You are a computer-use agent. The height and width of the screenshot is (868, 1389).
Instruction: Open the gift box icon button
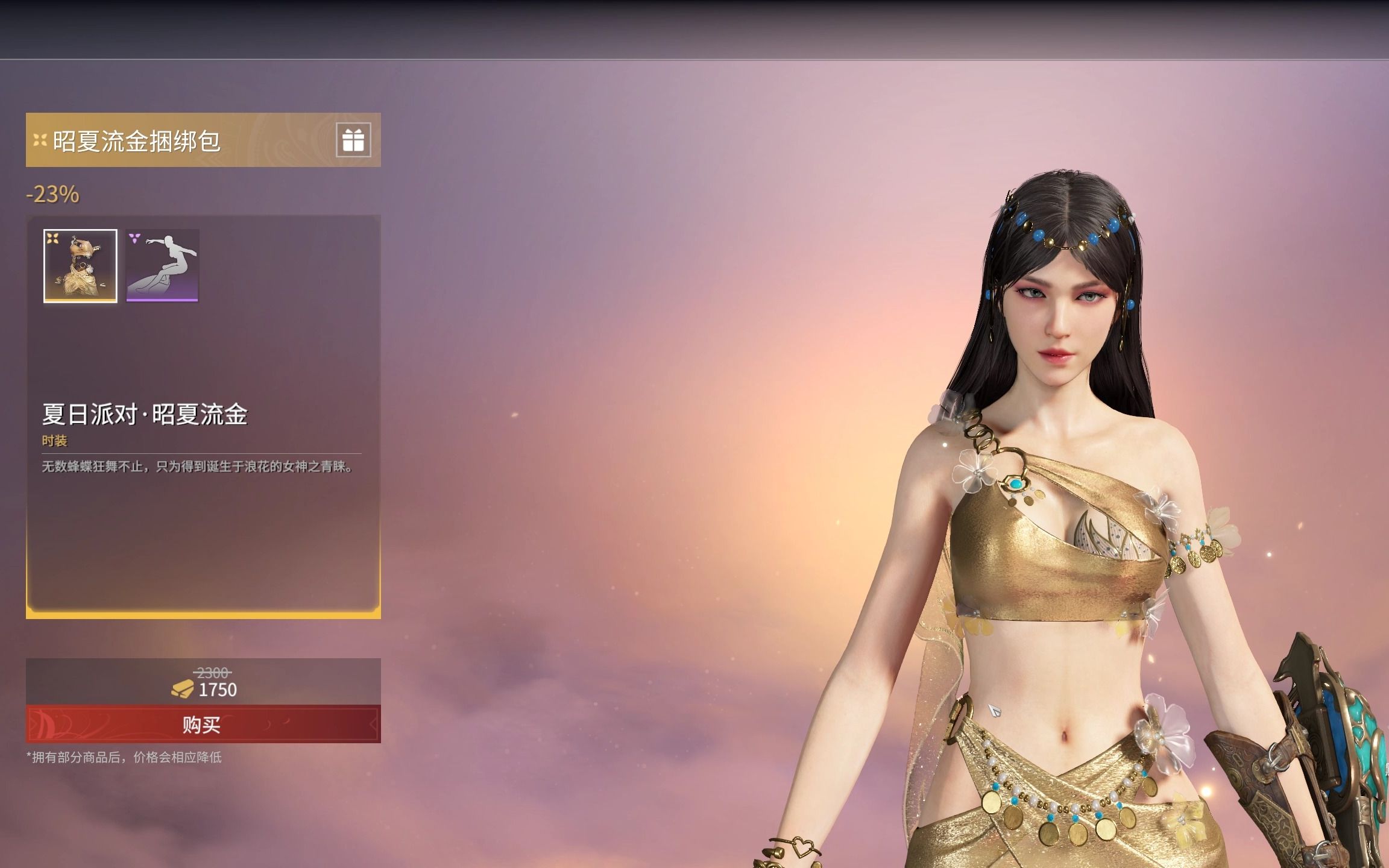click(x=353, y=140)
